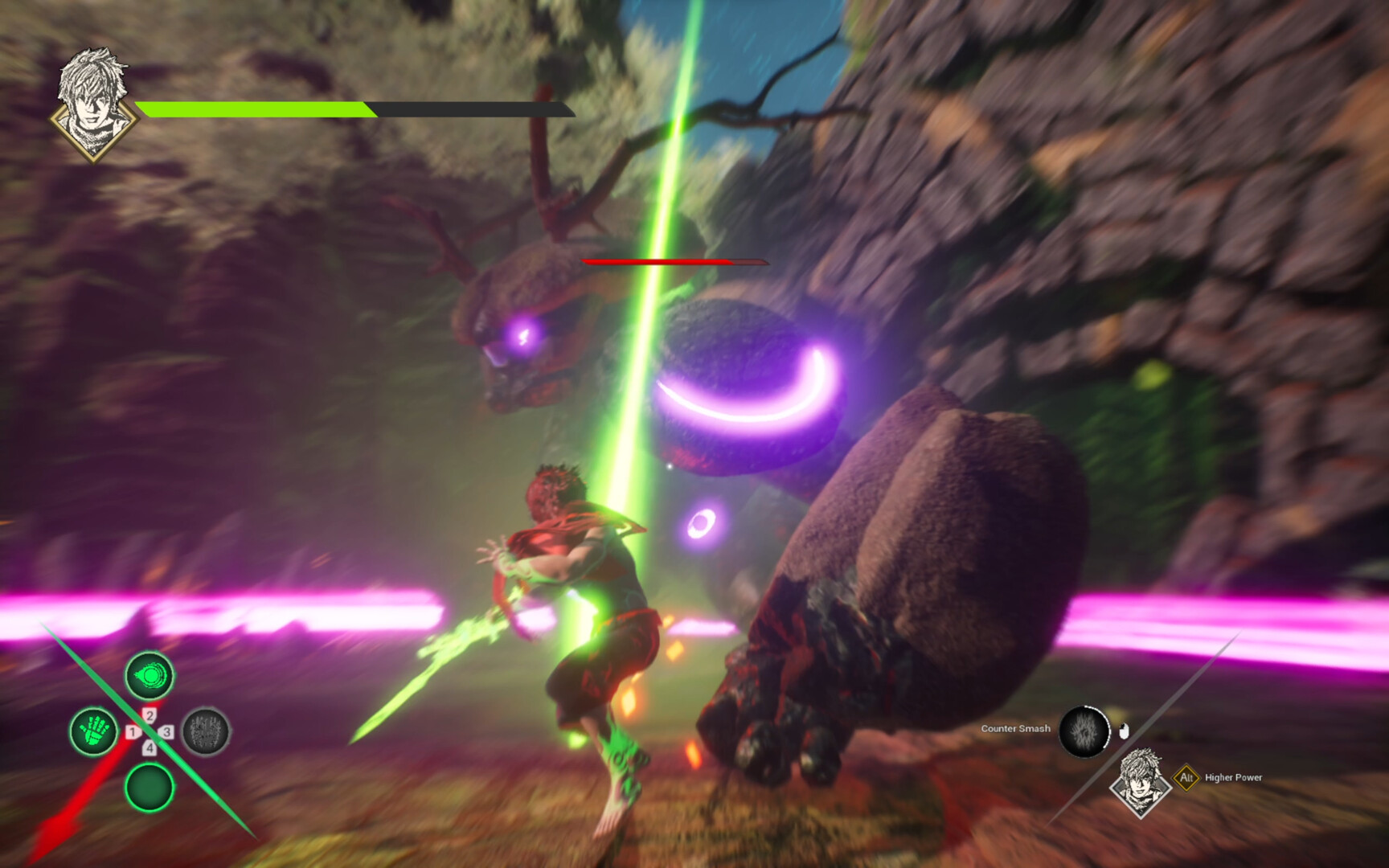Click the Alt key badge for Higher Power

pyautogui.click(x=1186, y=778)
